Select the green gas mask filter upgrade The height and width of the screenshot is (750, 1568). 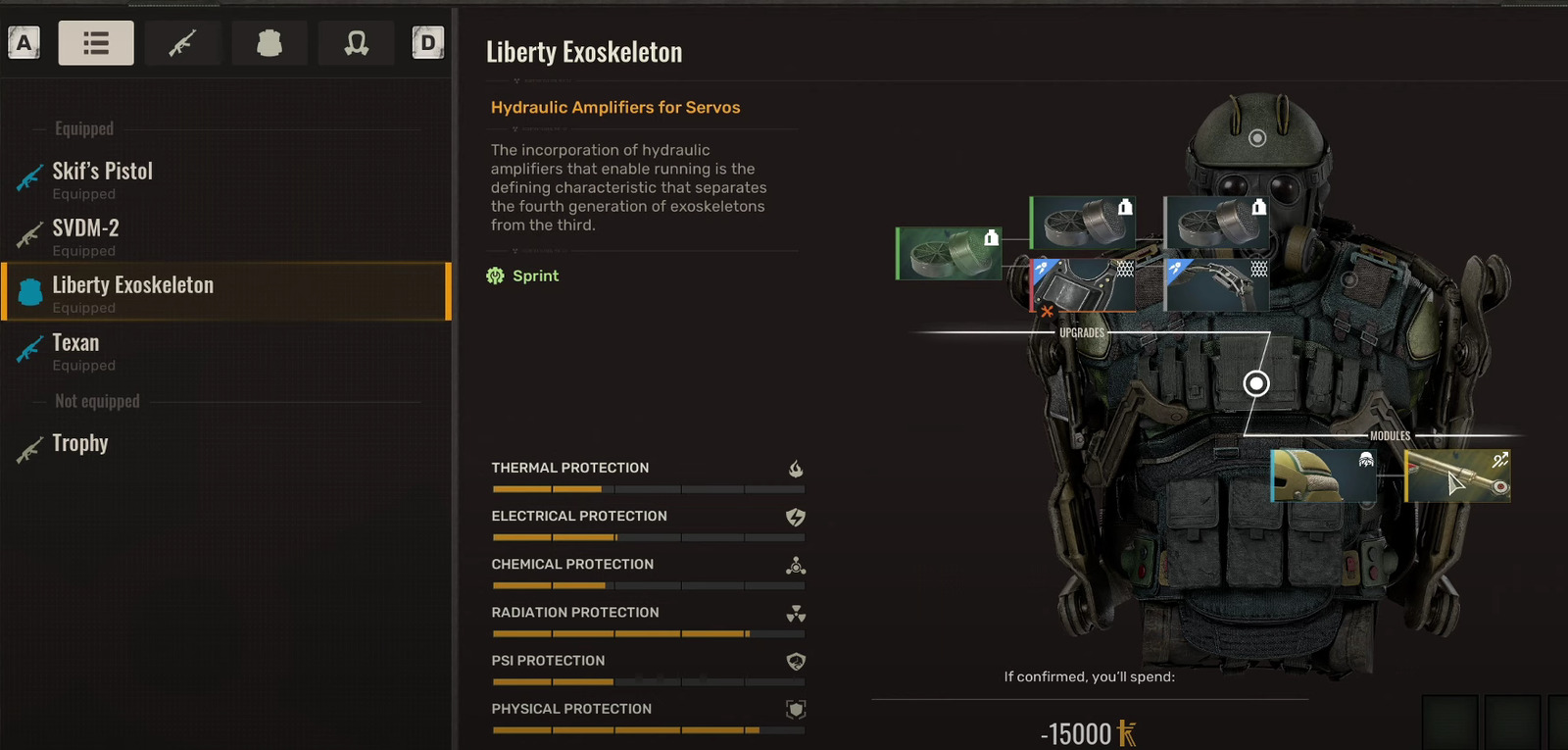pyautogui.click(x=946, y=252)
